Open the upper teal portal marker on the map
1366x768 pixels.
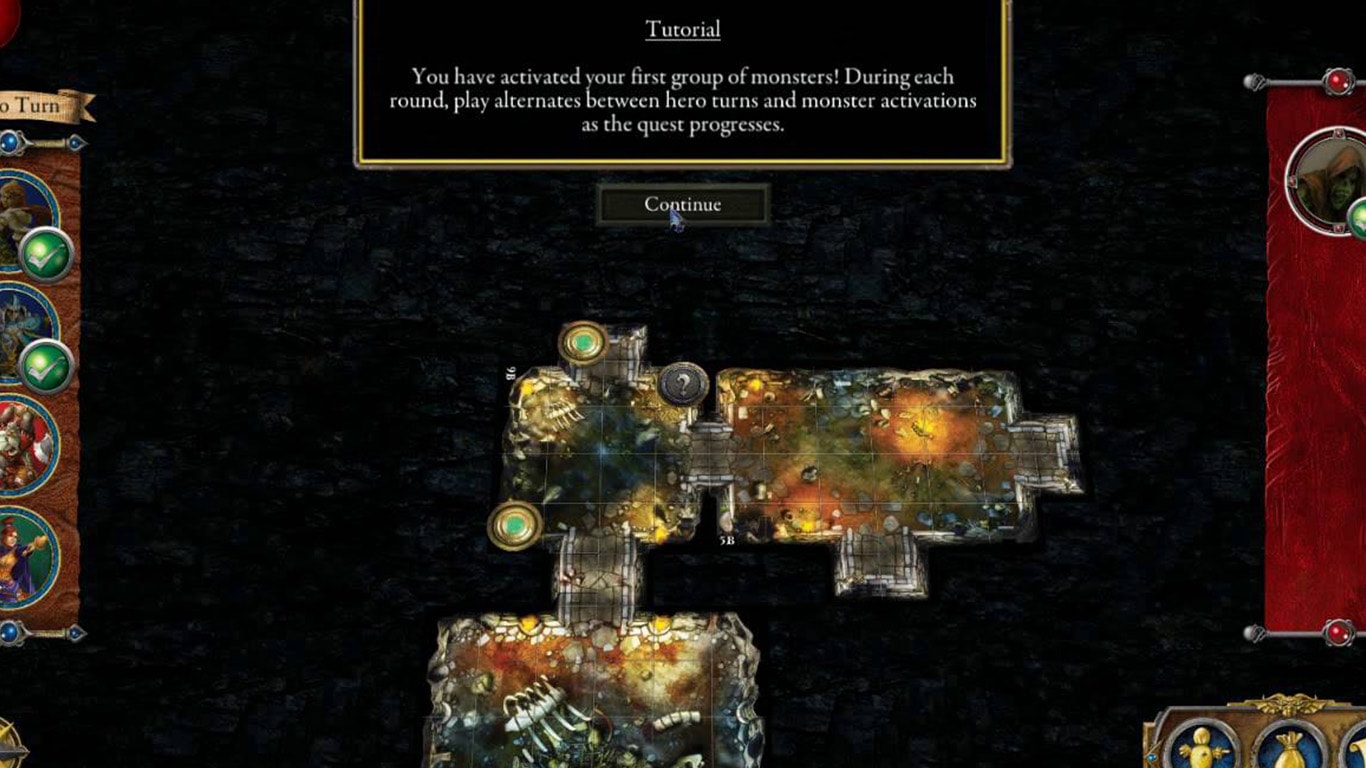pos(581,341)
